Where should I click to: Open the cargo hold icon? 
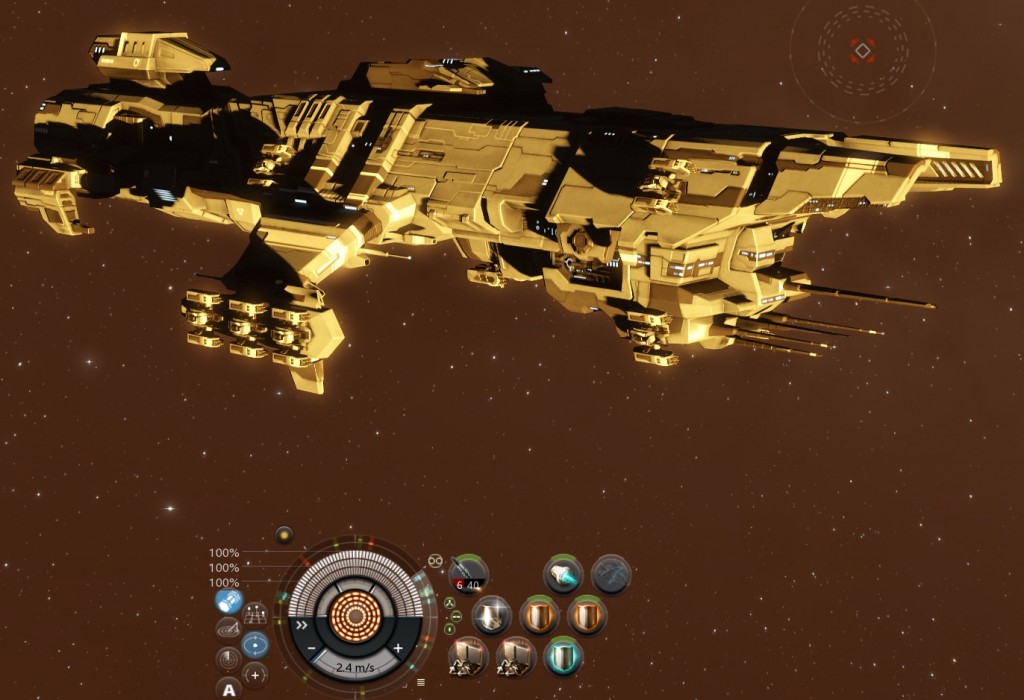[x=229, y=602]
